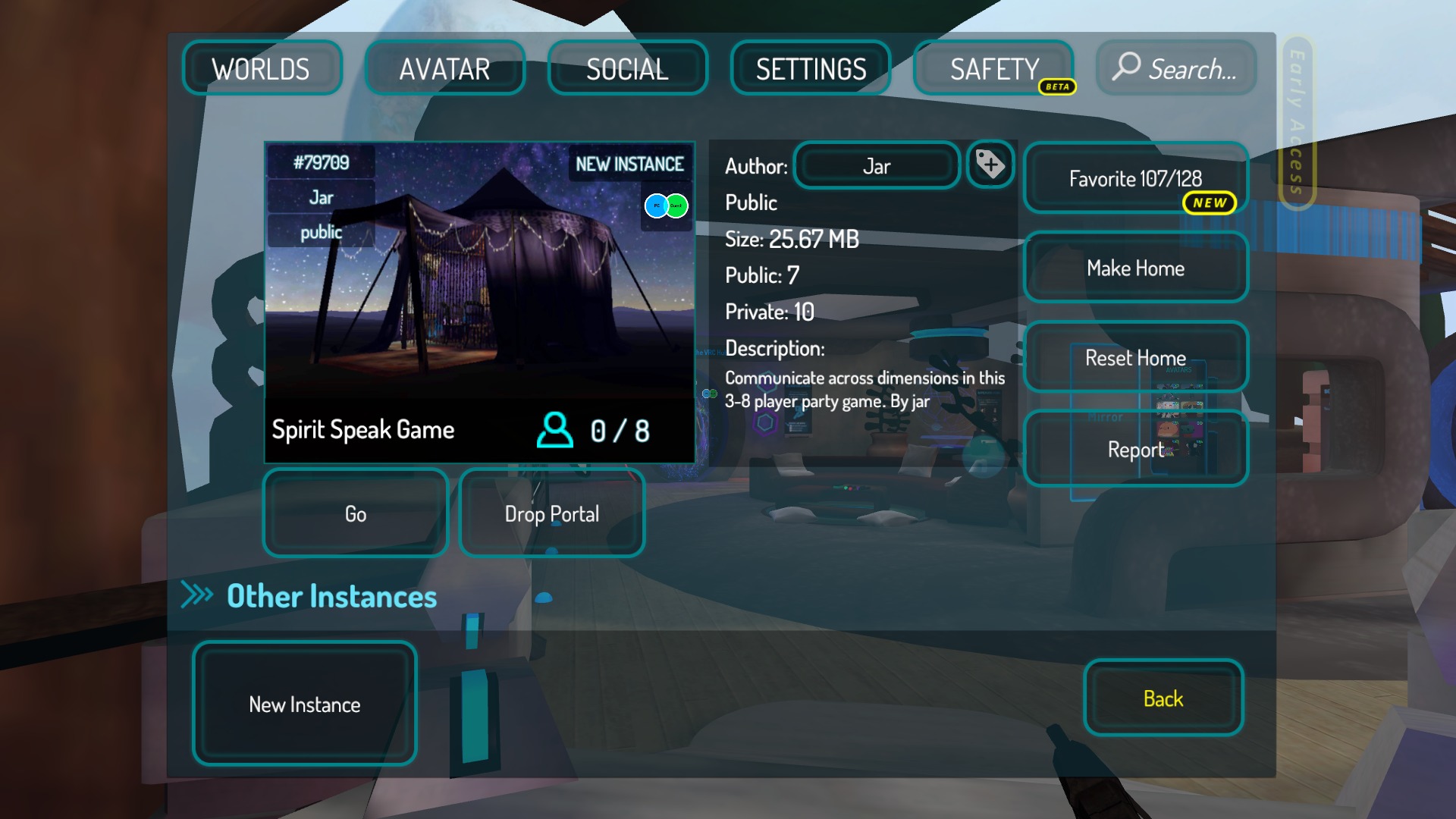Choose Reset Home
The height and width of the screenshot is (819, 1456).
click(1135, 358)
